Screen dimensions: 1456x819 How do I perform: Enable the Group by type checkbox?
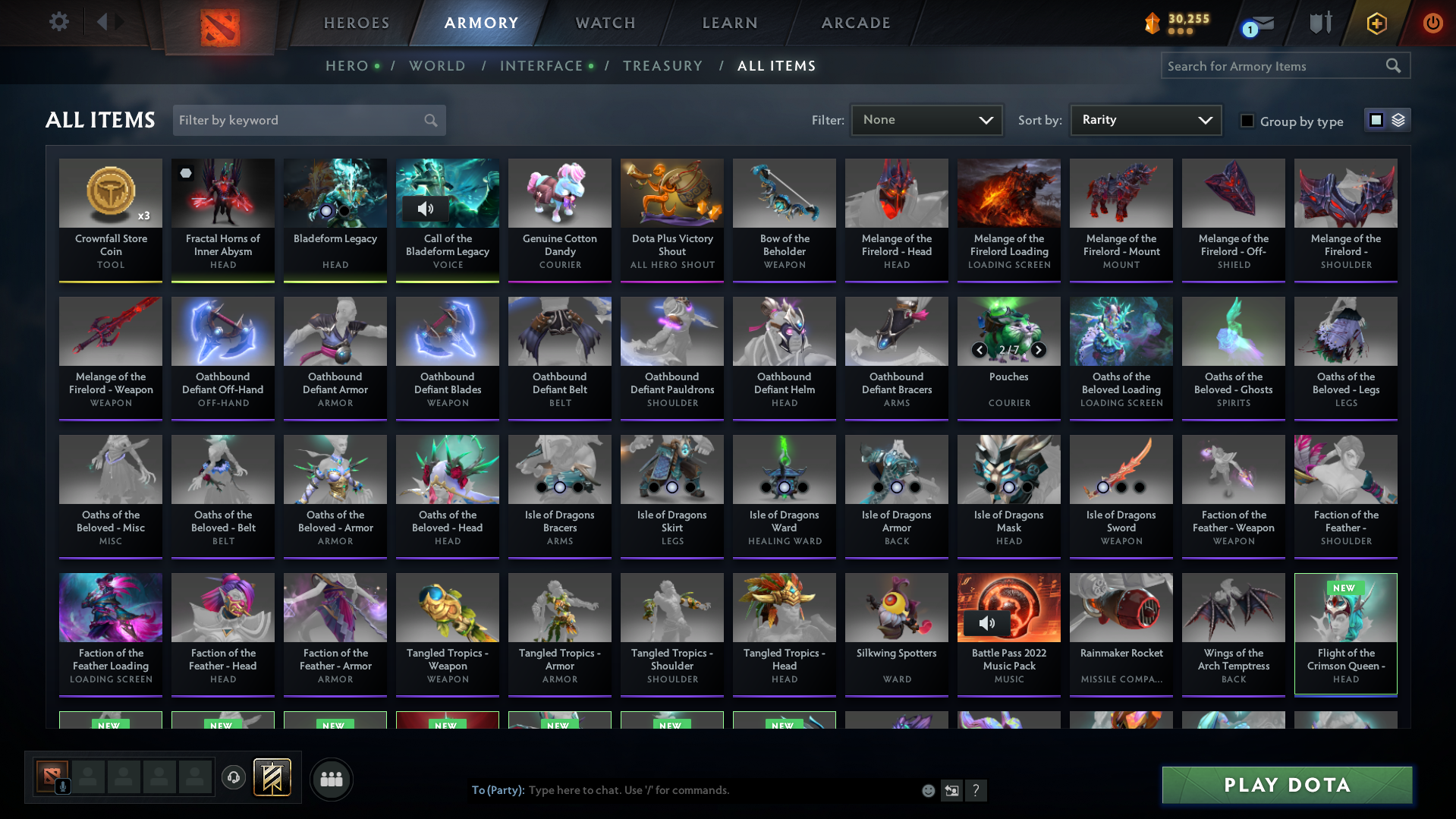pyautogui.click(x=1247, y=121)
